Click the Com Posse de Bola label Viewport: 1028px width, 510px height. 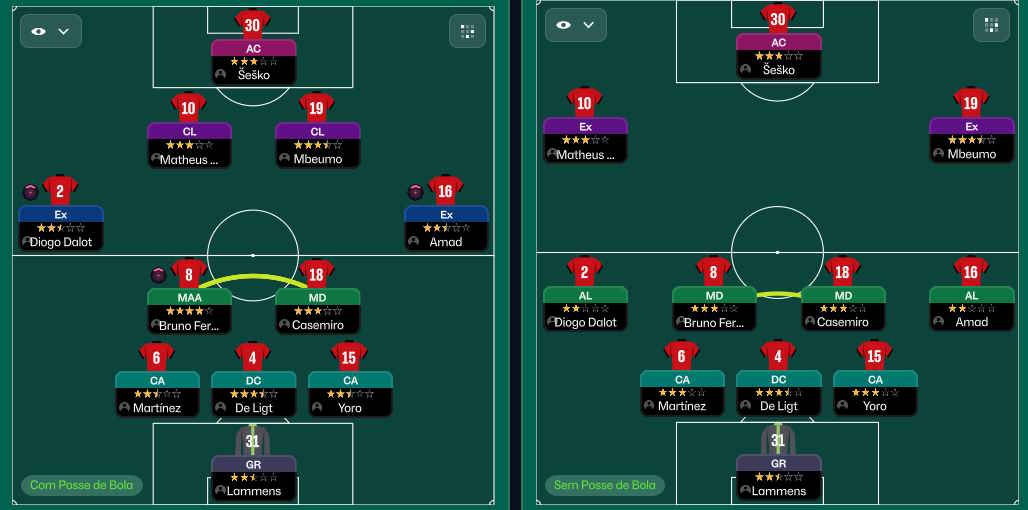coord(82,486)
